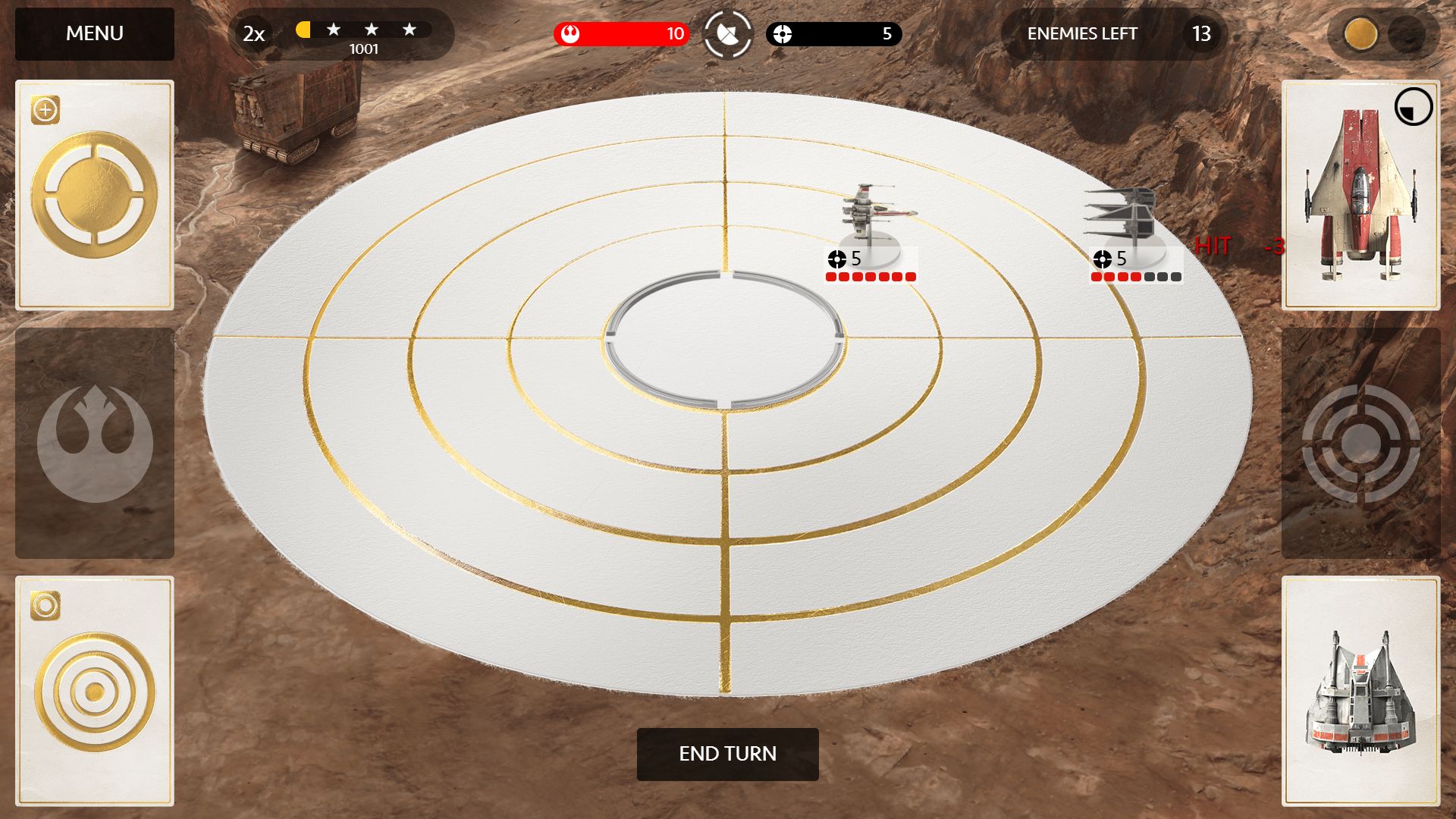
Task: Pick the red A-wing ship card
Action: coord(1360,195)
